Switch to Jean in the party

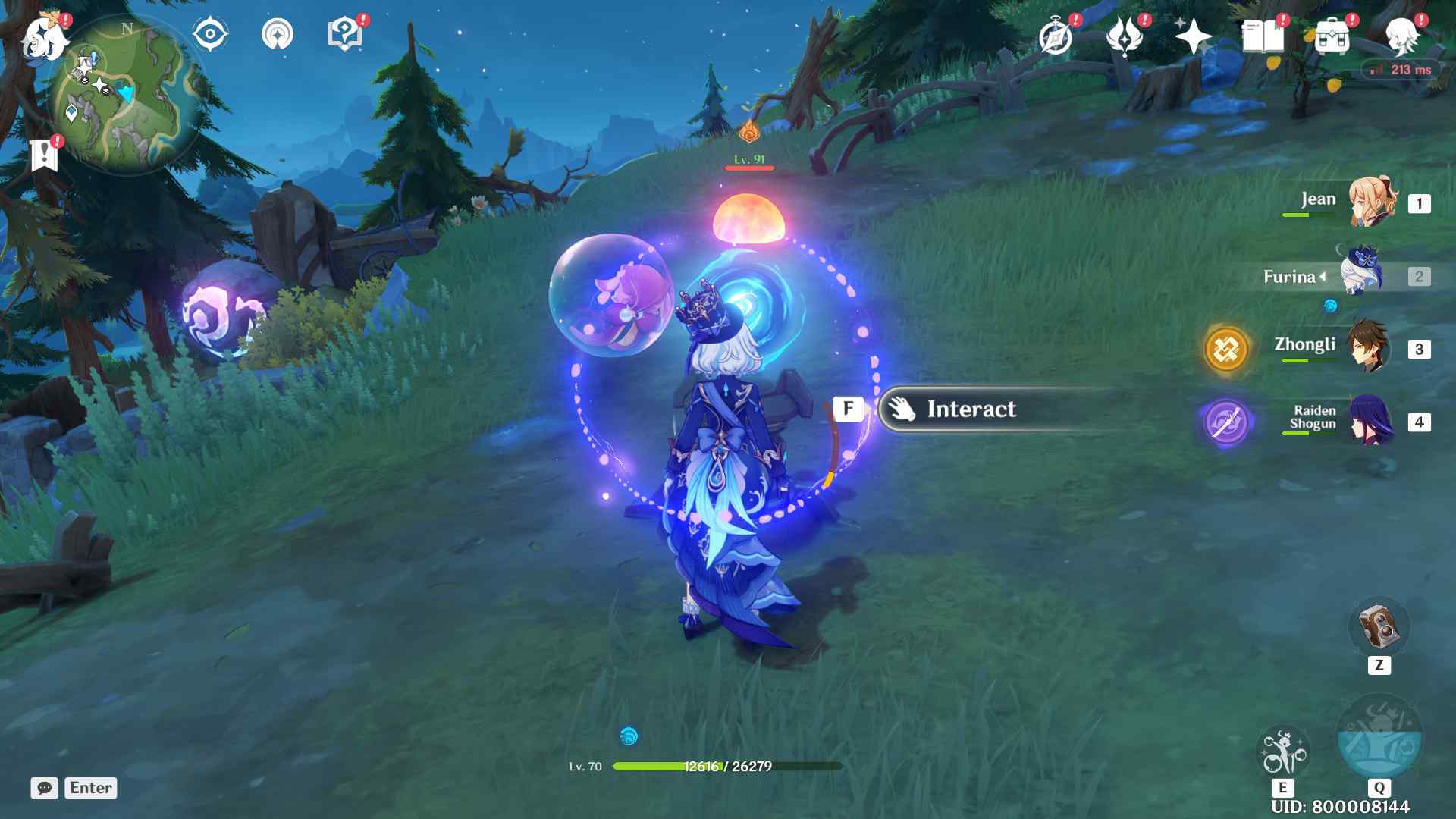pos(1371,202)
